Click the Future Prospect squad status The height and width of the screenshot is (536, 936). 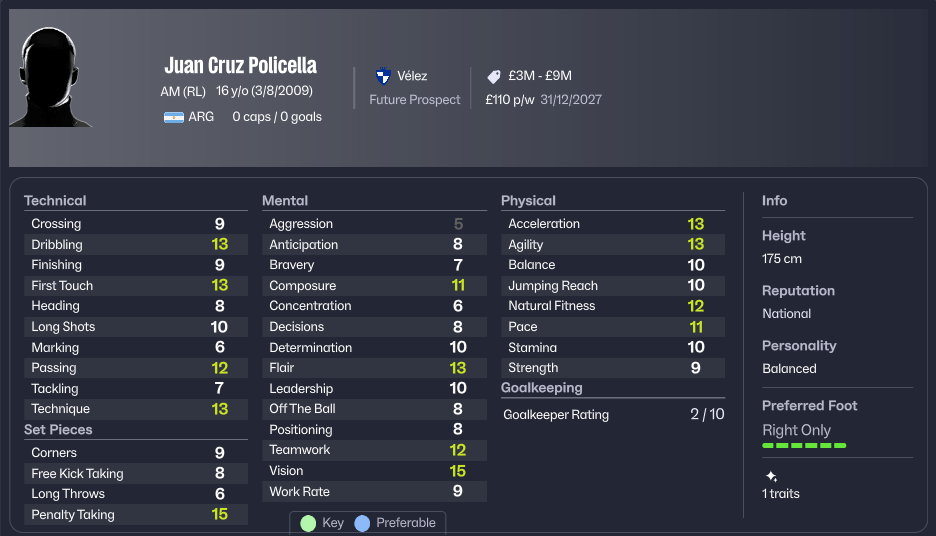pos(414,100)
